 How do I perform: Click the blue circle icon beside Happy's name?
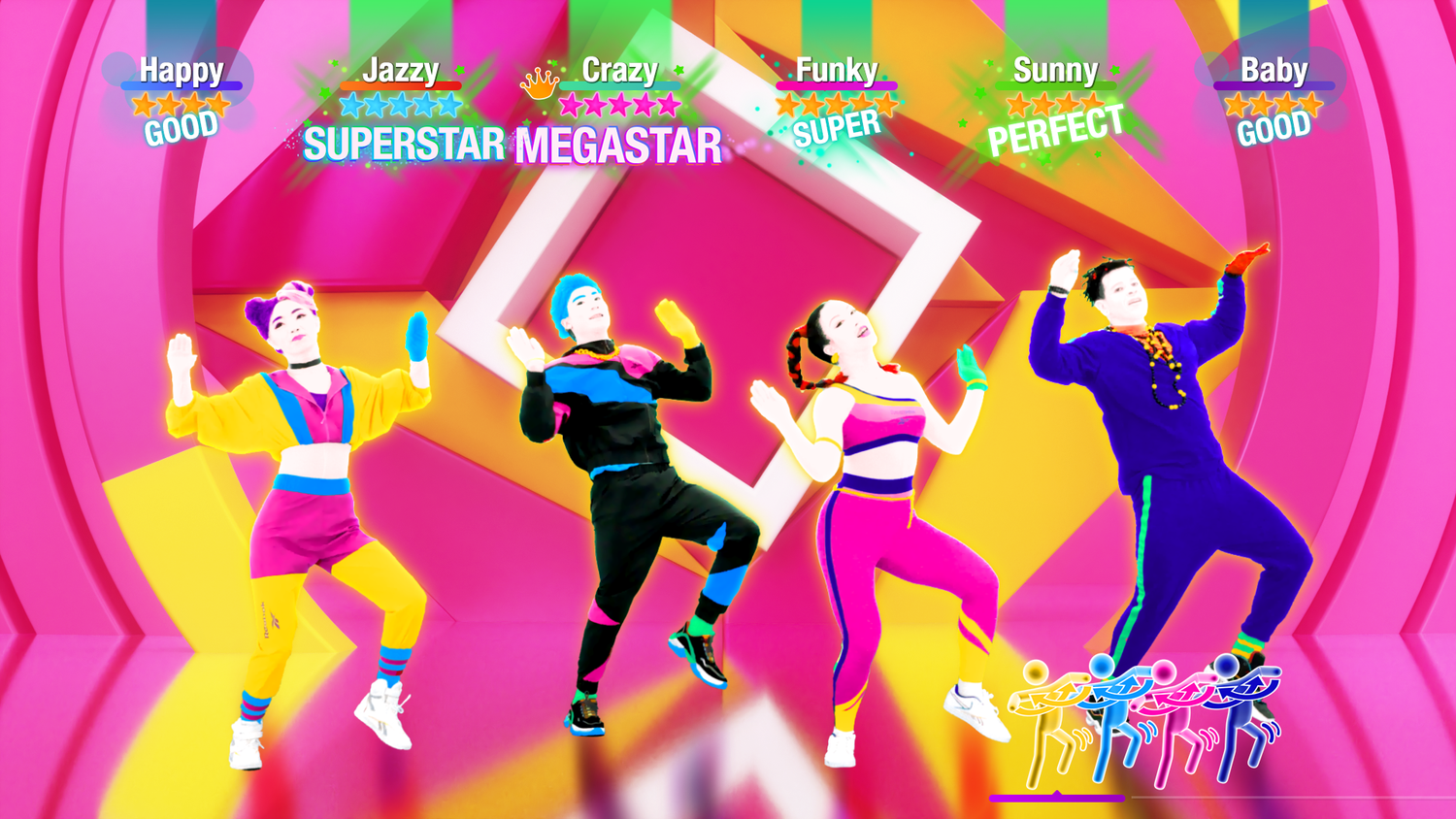tap(118, 70)
